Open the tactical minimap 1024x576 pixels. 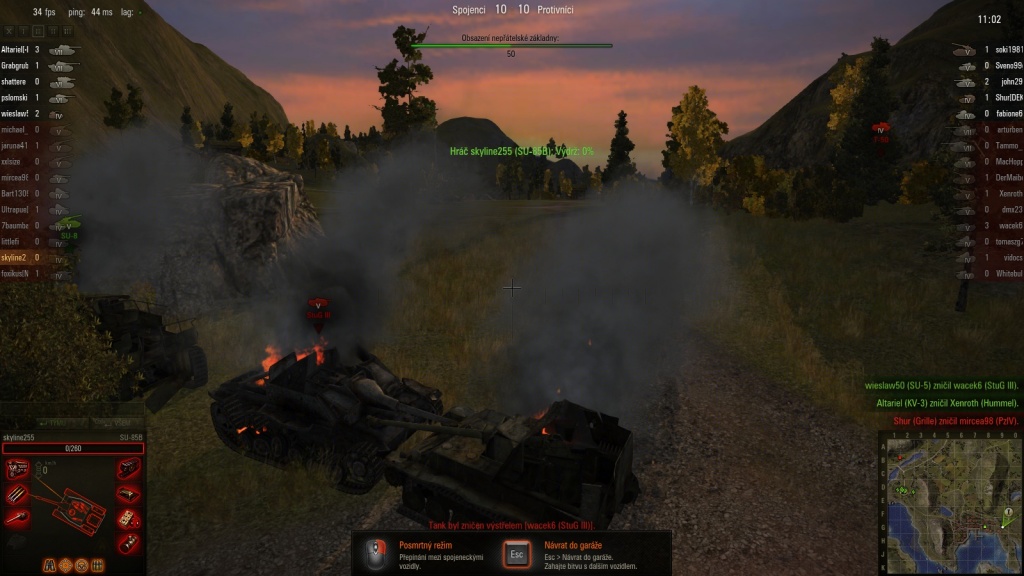click(x=951, y=502)
